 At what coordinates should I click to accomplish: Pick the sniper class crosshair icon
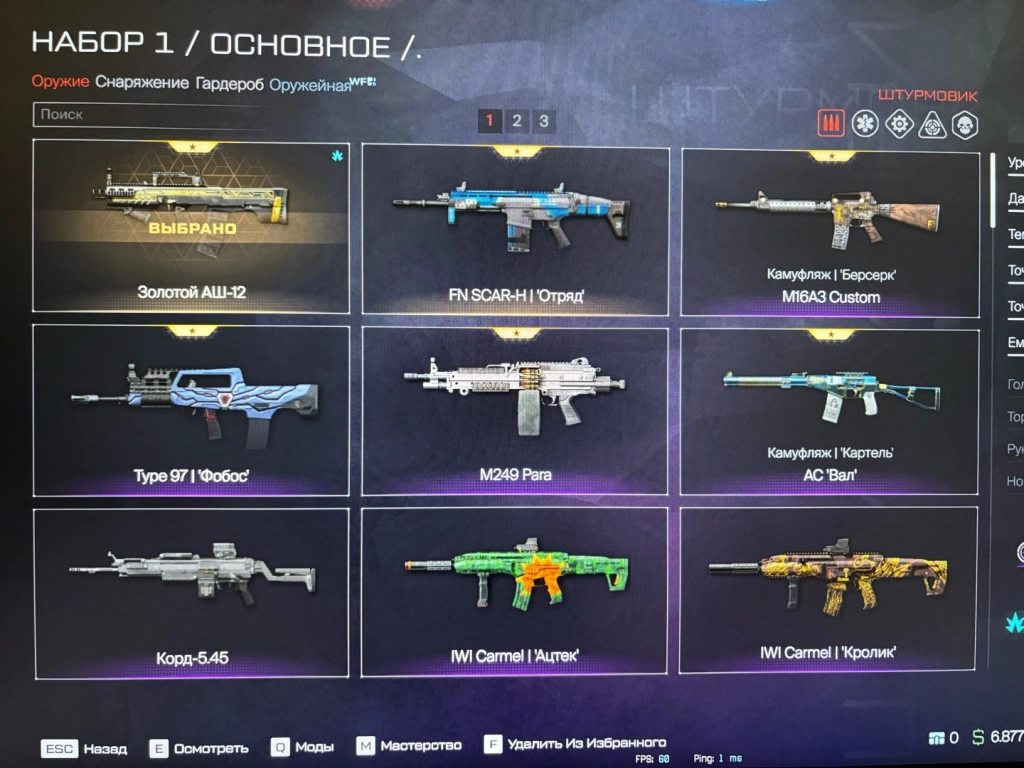pos(932,125)
